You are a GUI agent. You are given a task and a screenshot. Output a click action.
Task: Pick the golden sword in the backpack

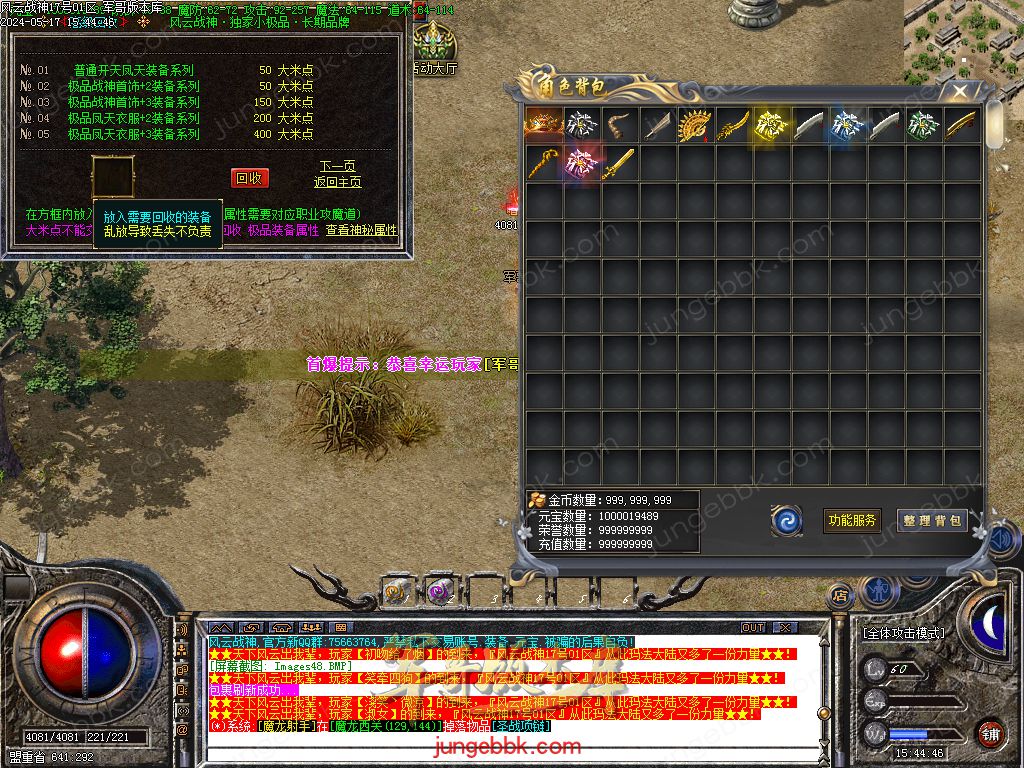coord(621,163)
